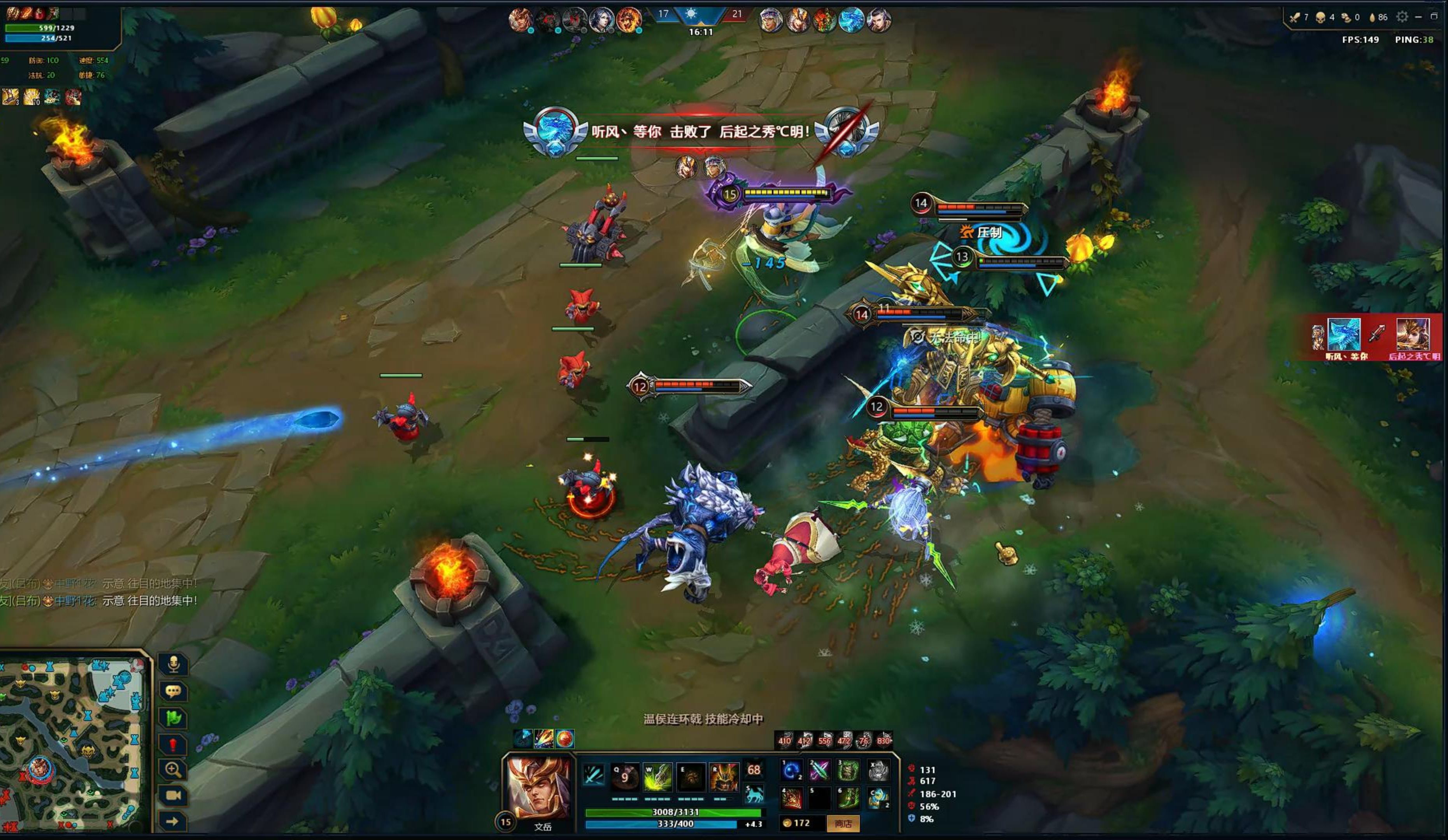Send the red exclamation alert ping
The height and width of the screenshot is (840, 1448).
click(173, 745)
